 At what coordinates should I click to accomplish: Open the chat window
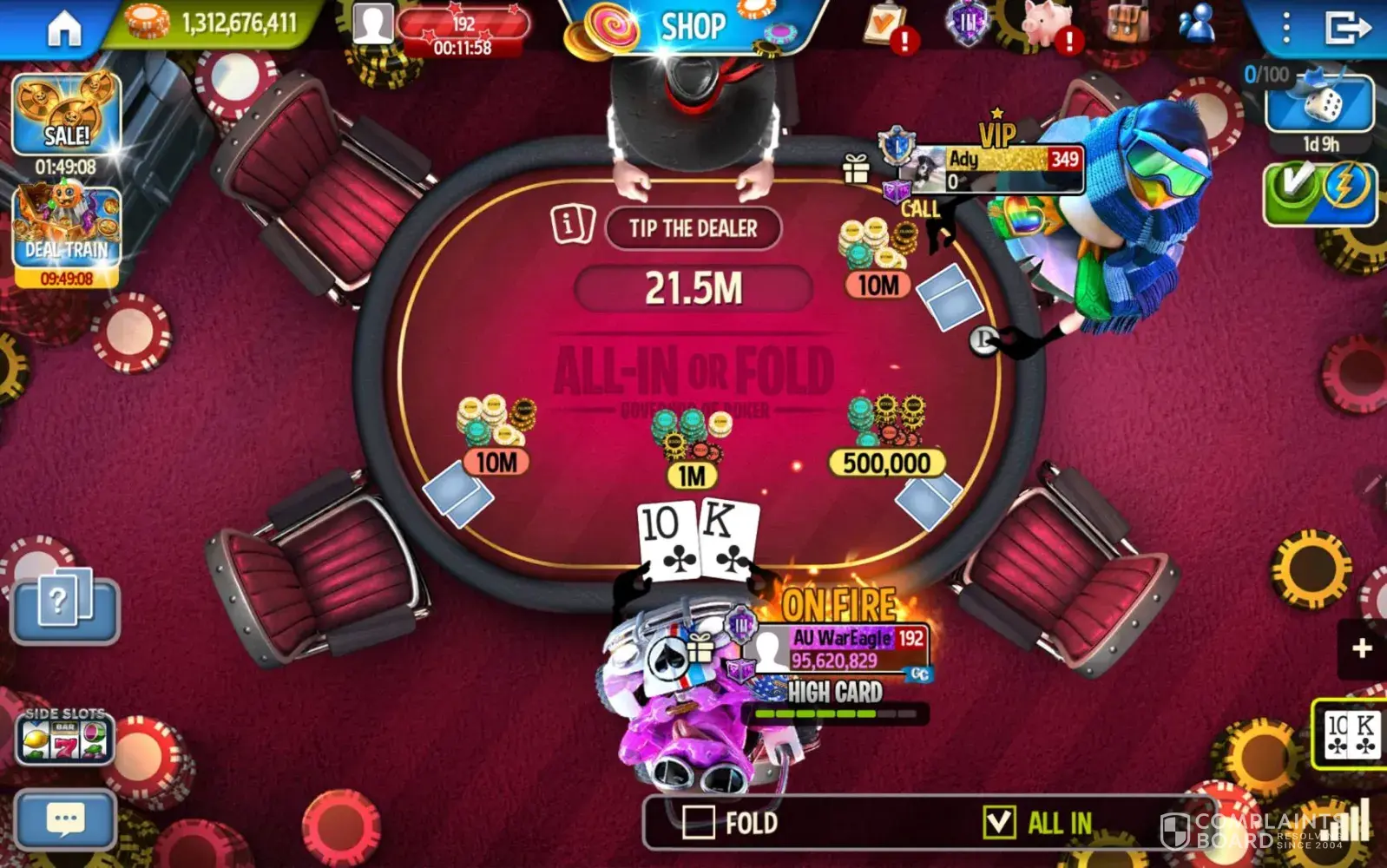point(65,819)
